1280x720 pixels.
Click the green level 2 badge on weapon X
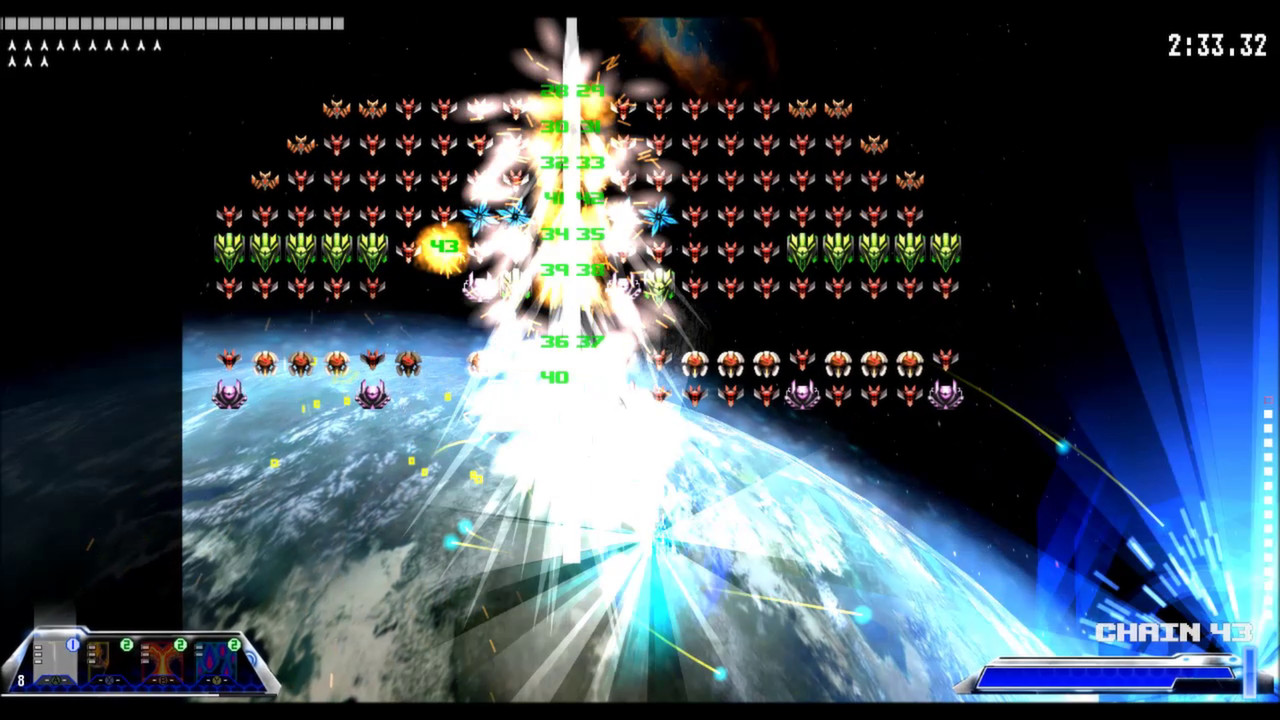point(126,644)
